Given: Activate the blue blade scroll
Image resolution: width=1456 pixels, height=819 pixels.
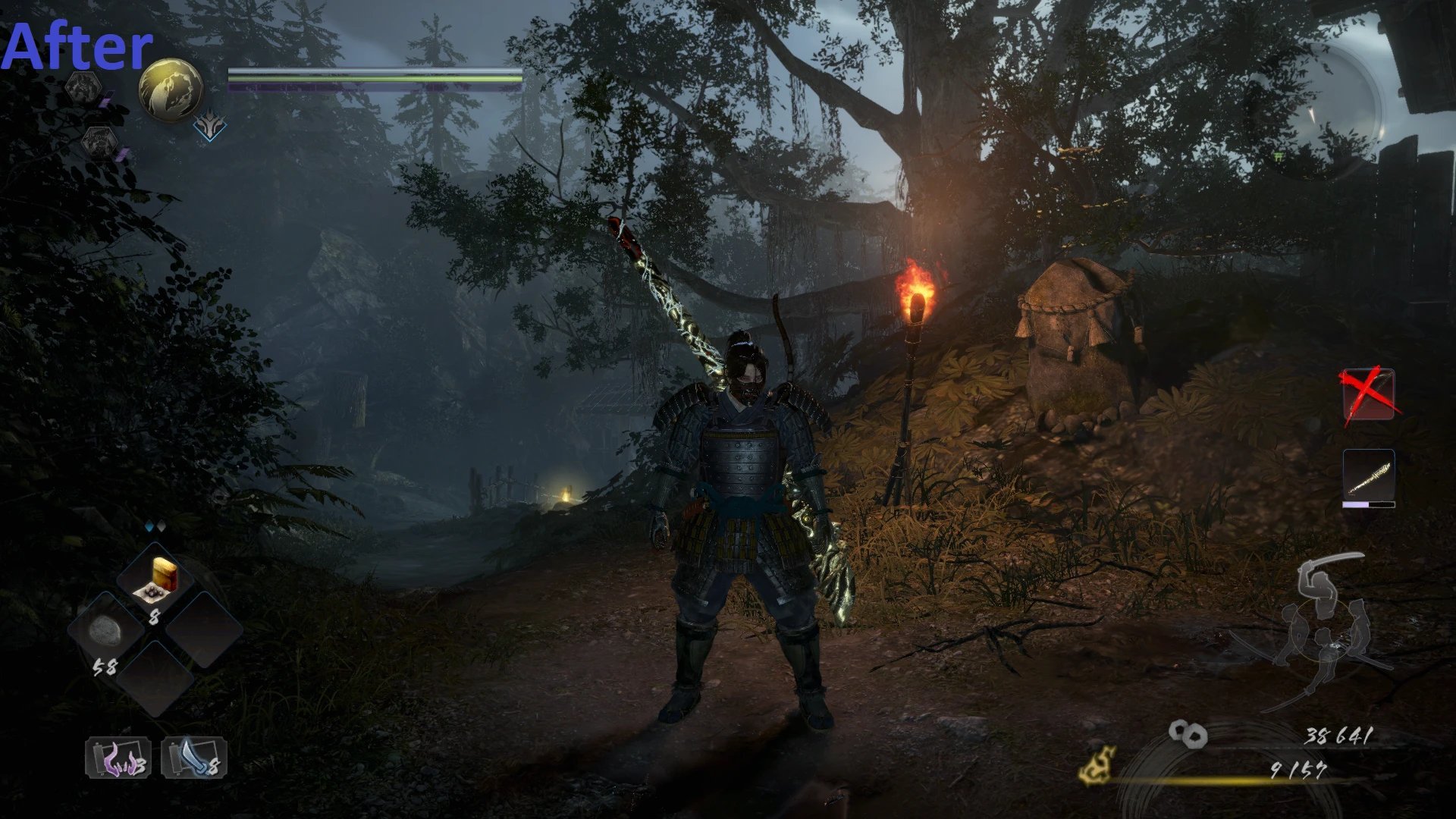Looking at the screenshot, I should coord(194,758).
